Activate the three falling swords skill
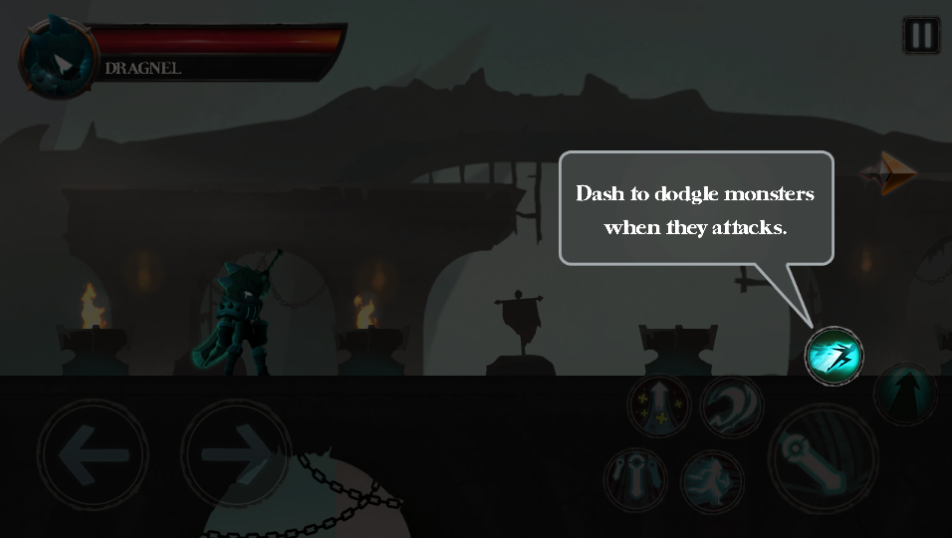This screenshot has height=538, width=952. click(636, 479)
